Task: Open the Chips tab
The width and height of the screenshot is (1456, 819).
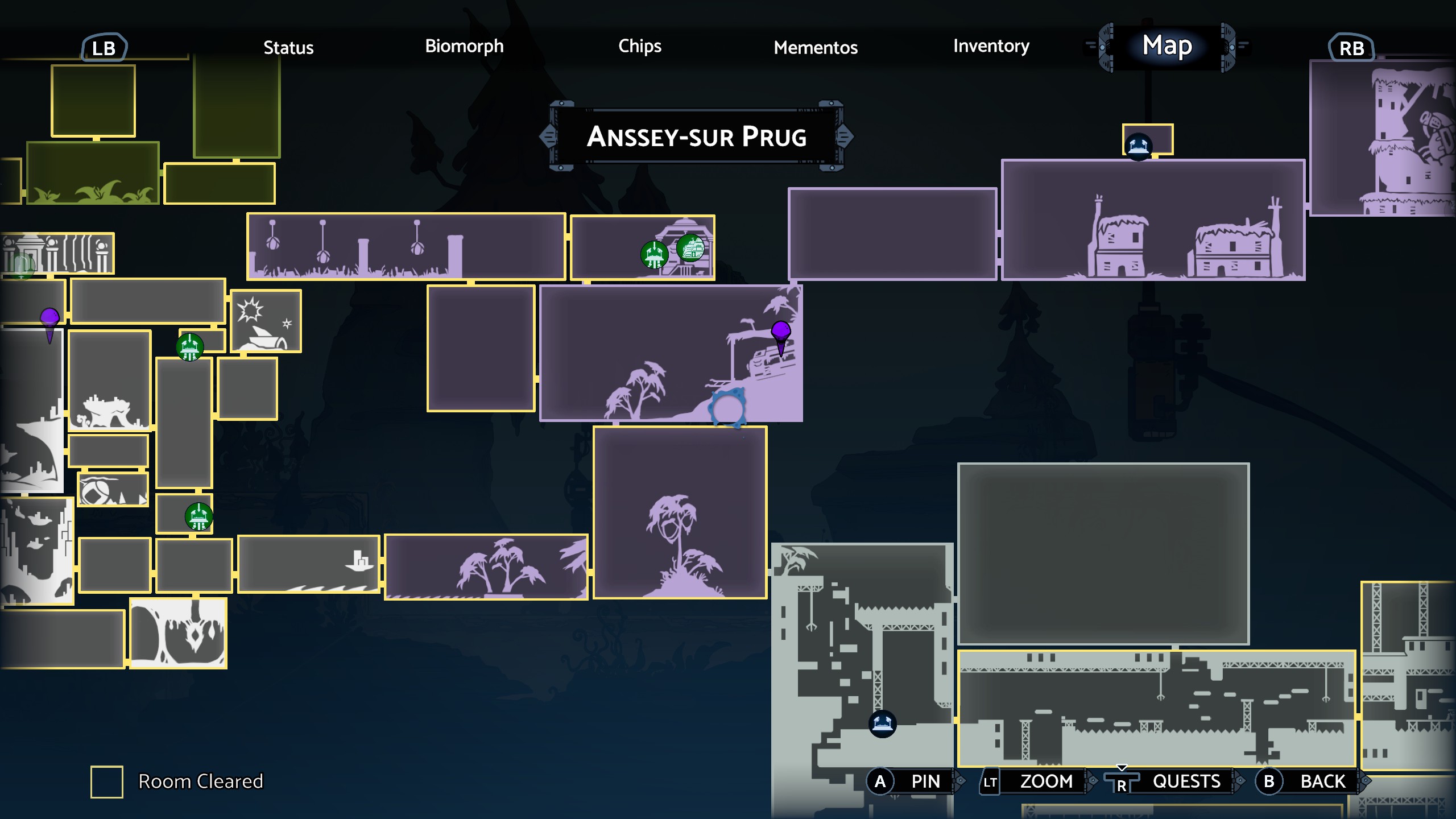Action: point(640,47)
